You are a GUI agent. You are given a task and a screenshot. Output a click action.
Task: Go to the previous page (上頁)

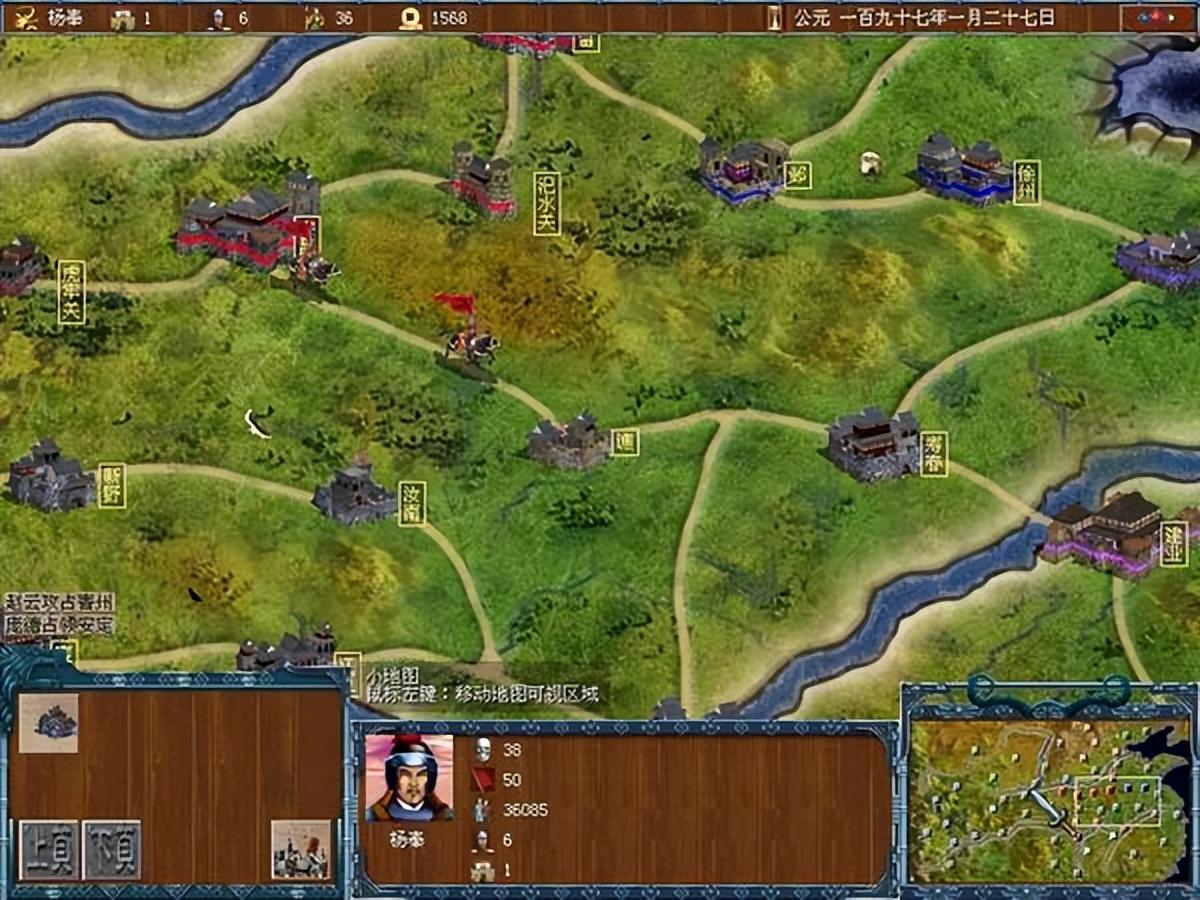tap(48, 850)
